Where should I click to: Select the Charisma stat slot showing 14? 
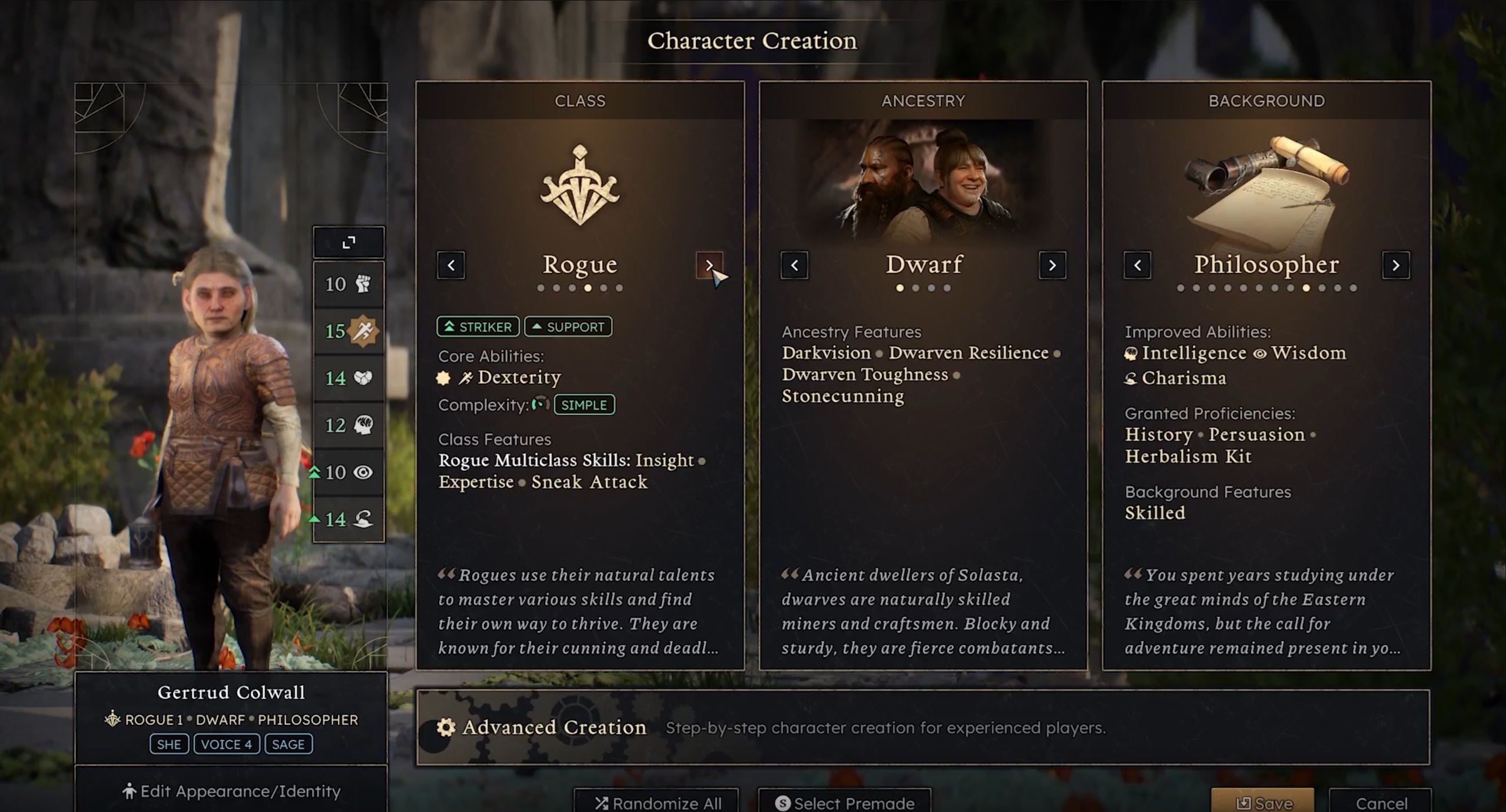(349, 519)
